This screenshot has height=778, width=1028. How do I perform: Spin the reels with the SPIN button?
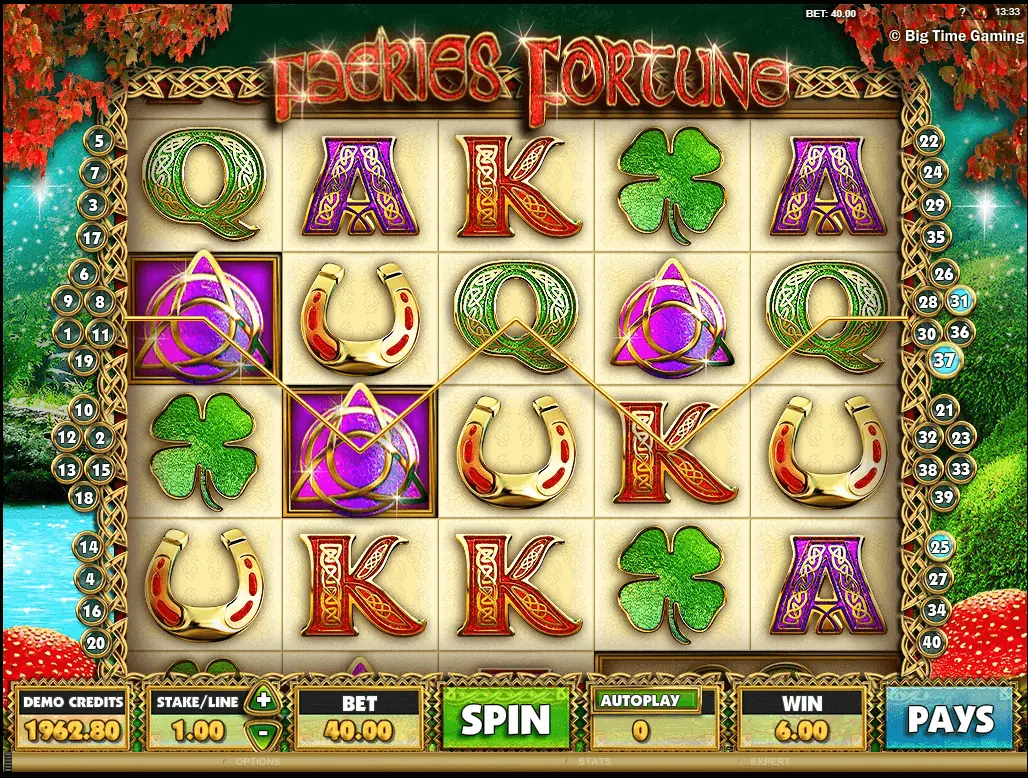[505, 718]
